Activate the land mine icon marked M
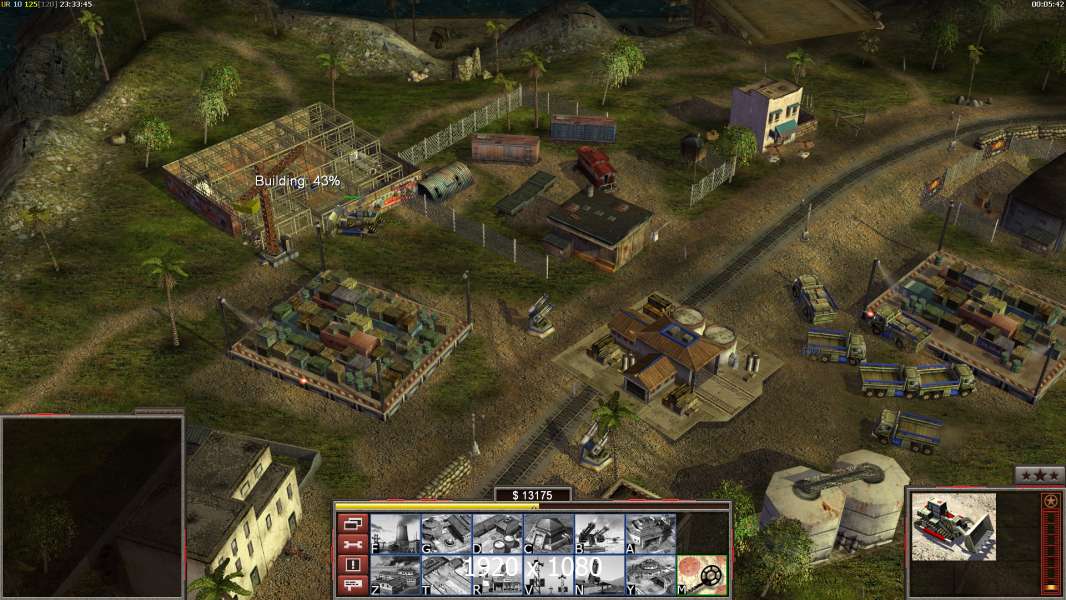Viewport: 1066px width, 600px height. point(702,575)
